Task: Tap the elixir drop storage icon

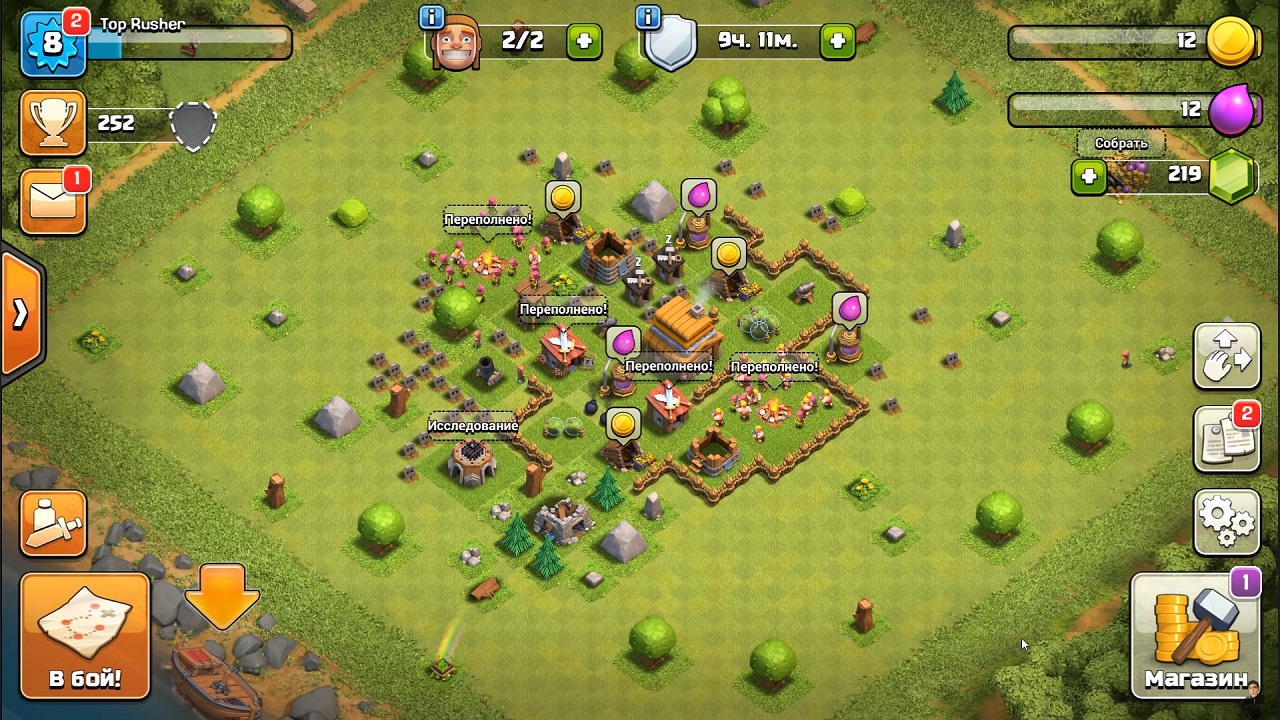Action: 1231,109
